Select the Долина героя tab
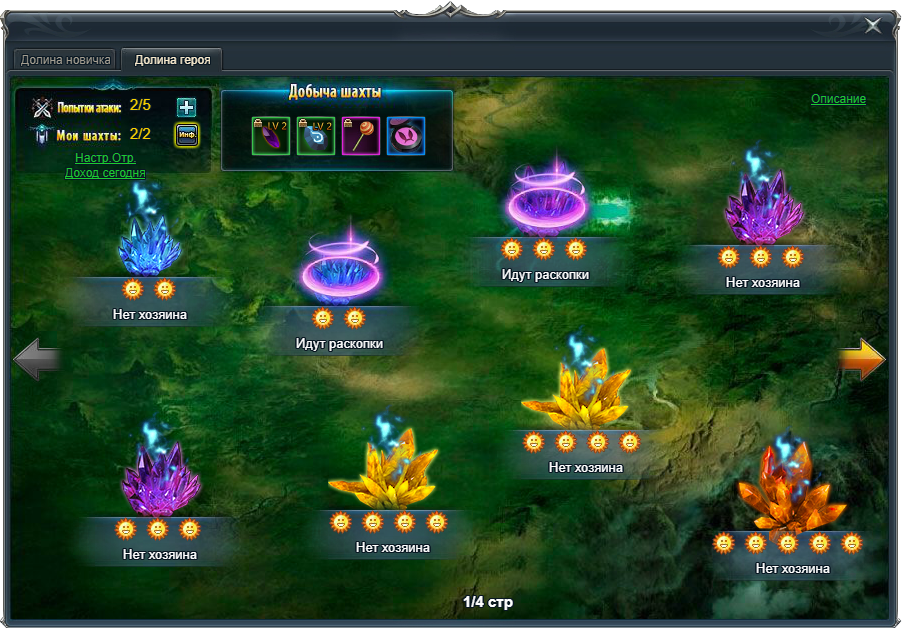 tap(172, 59)
